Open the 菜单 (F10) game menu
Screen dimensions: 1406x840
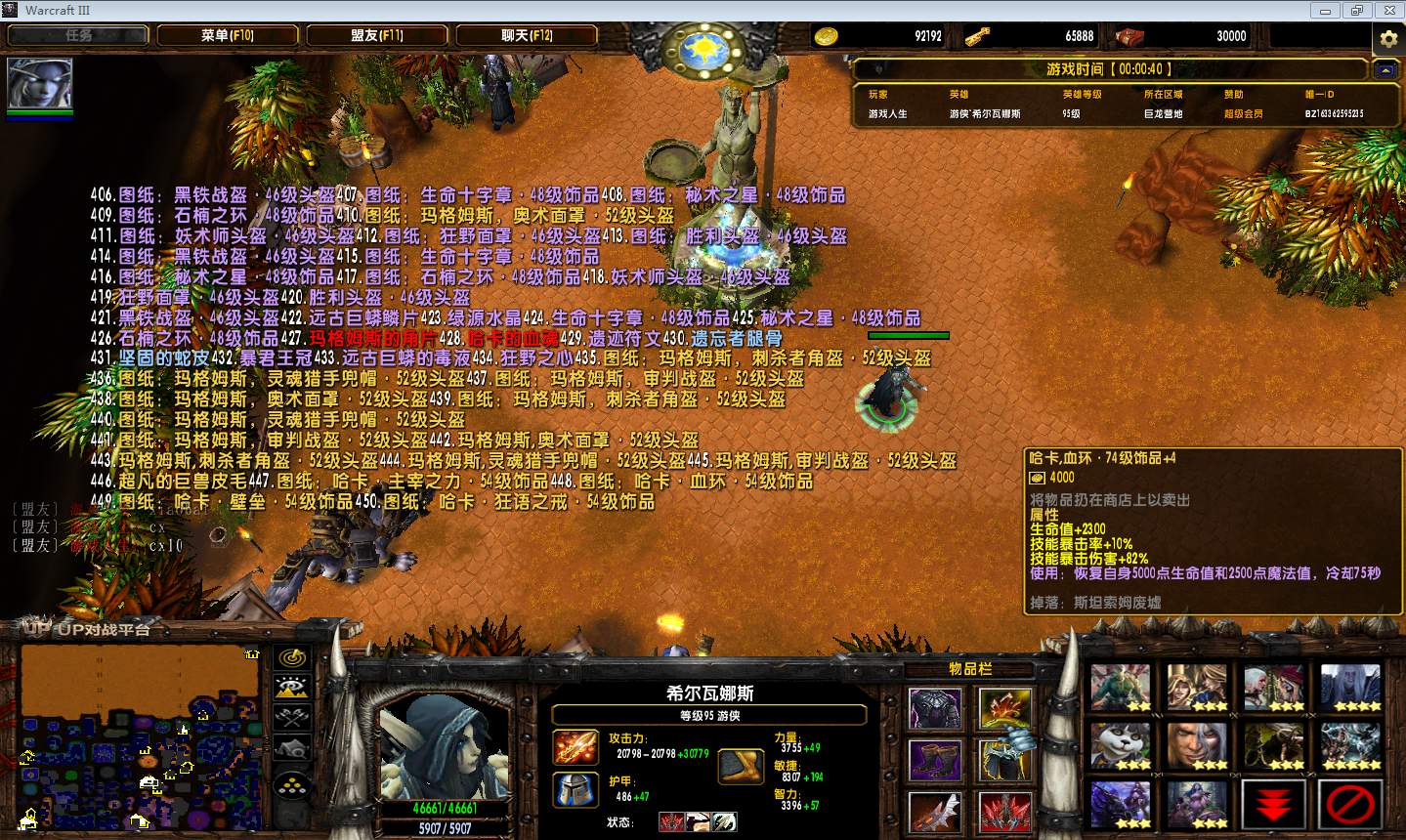coord(228,35)
